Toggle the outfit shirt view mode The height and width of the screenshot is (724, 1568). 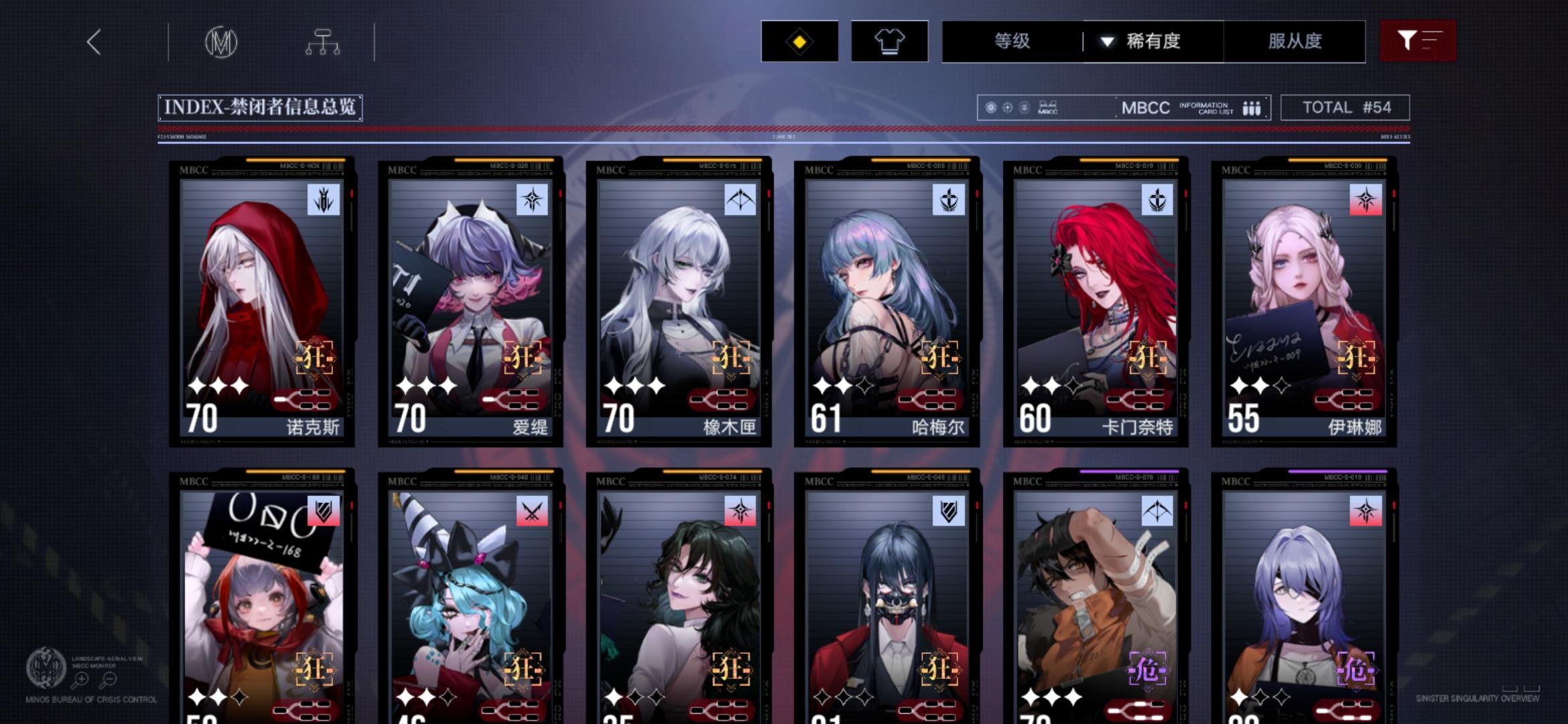pyautogui.click(x=890, y=41)
